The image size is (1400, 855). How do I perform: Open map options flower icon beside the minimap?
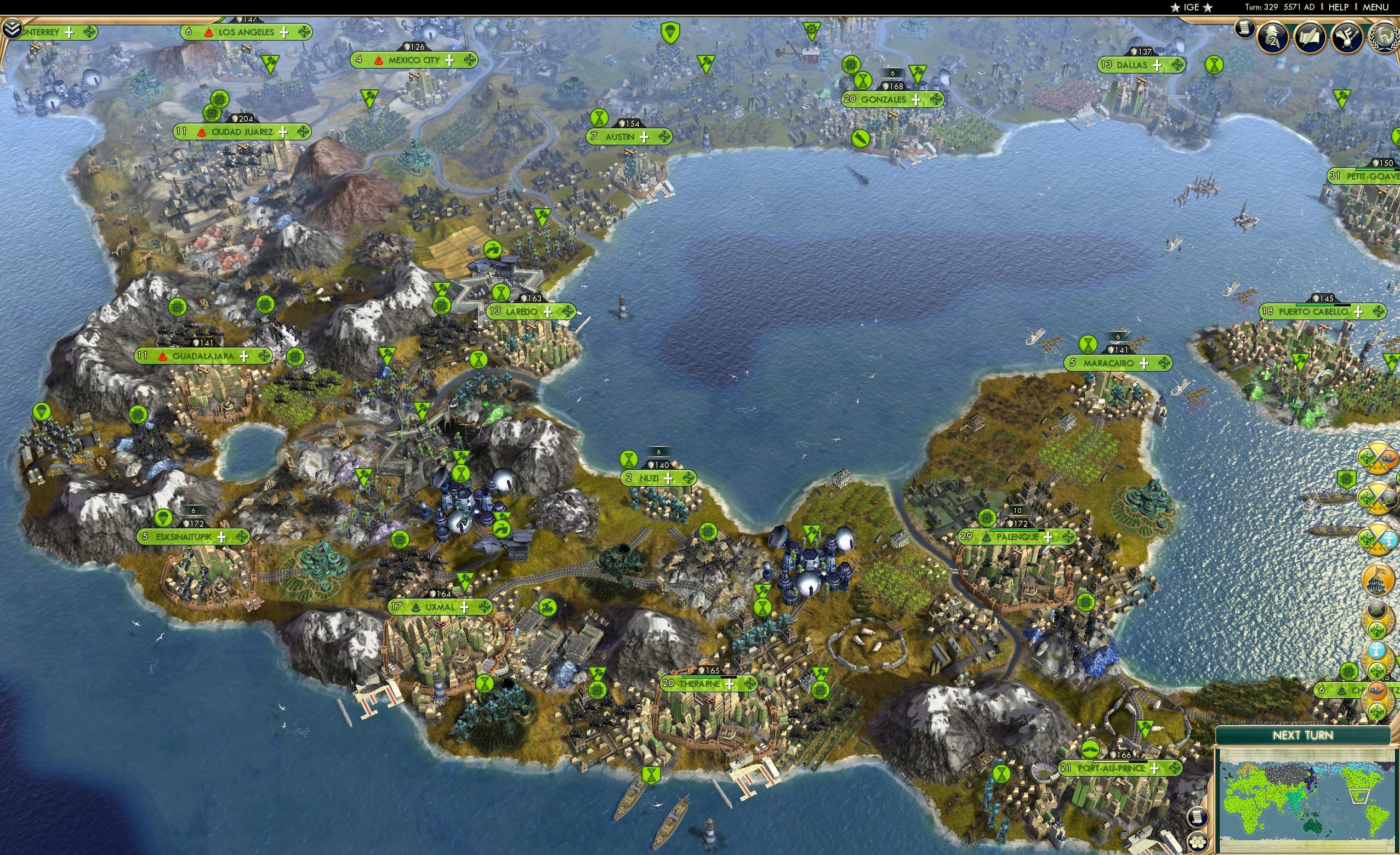coord(1198,843)
